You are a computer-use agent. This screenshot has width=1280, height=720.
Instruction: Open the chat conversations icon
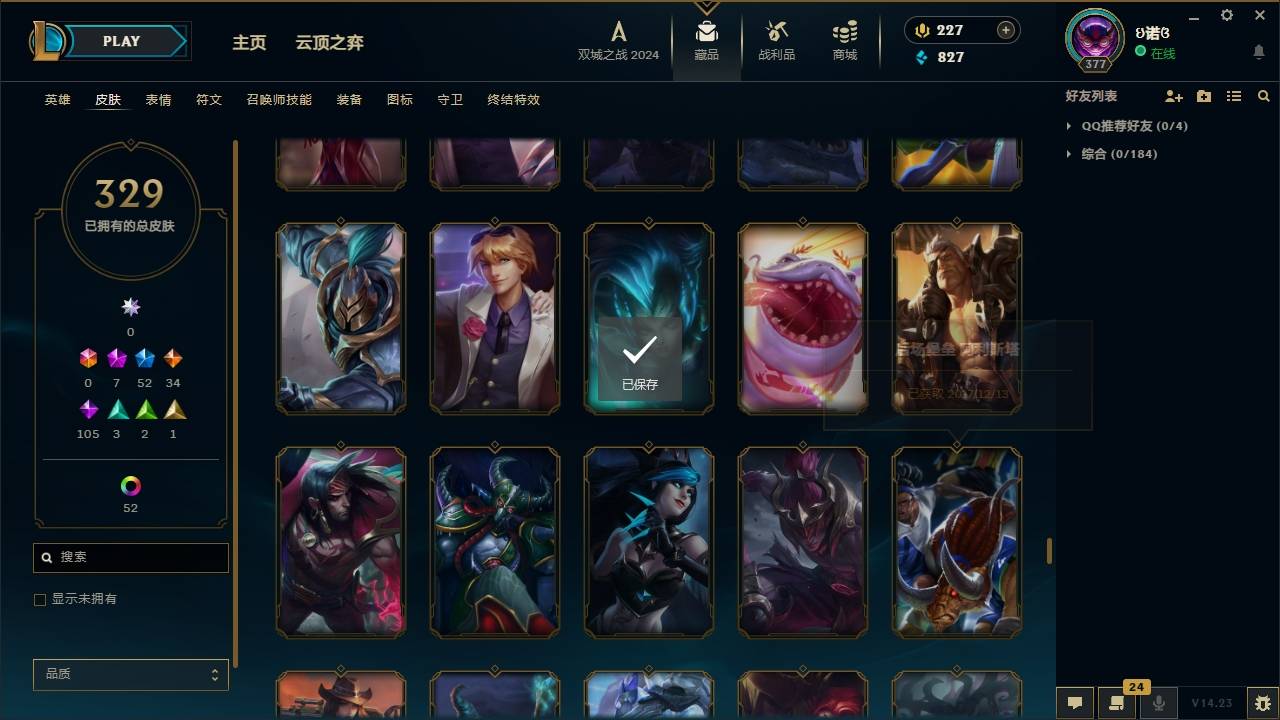coord(1075,703)
